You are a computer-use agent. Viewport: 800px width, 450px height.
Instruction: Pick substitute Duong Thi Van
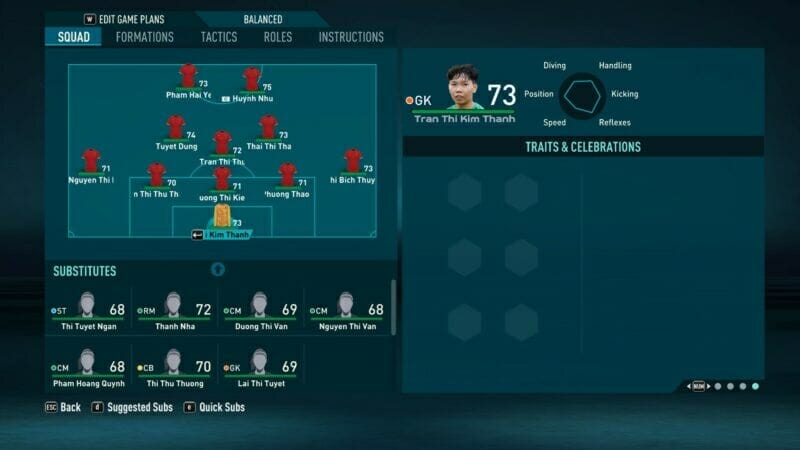[260, 311]
